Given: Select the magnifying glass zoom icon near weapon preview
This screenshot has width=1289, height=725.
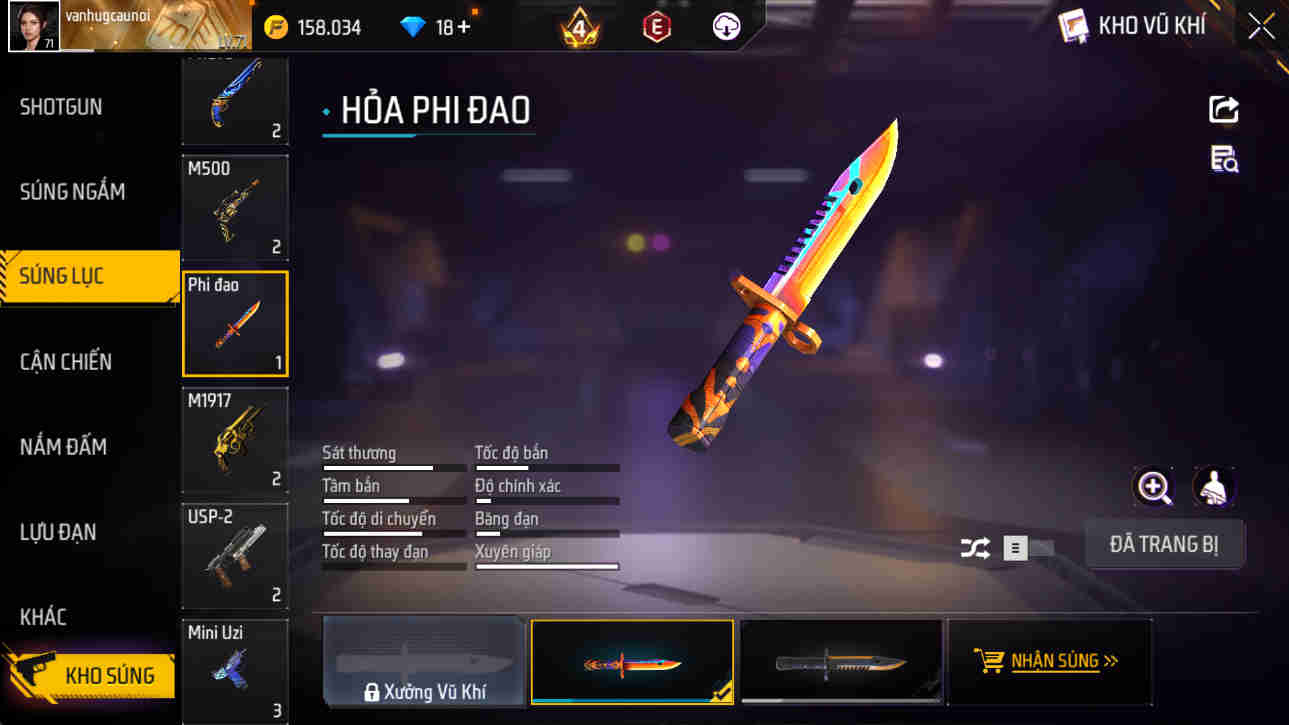Looking at the screenshot, I should coord(1154,489).
